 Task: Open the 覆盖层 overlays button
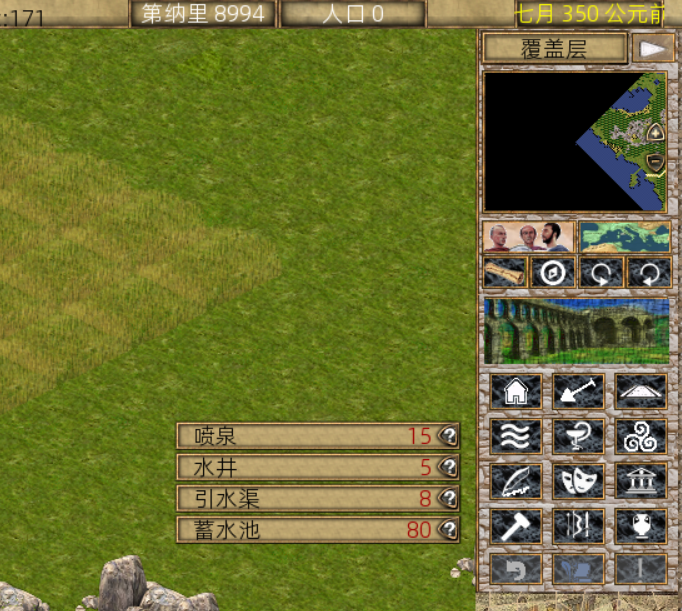(554, 49)
